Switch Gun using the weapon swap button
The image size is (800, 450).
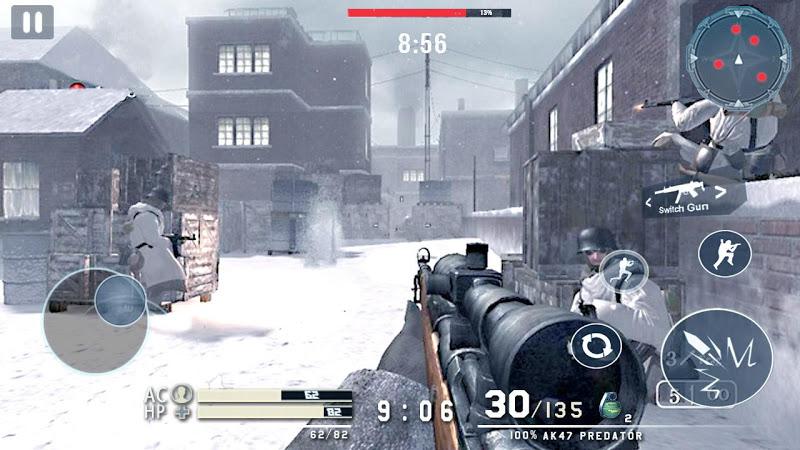pos(693,197)
